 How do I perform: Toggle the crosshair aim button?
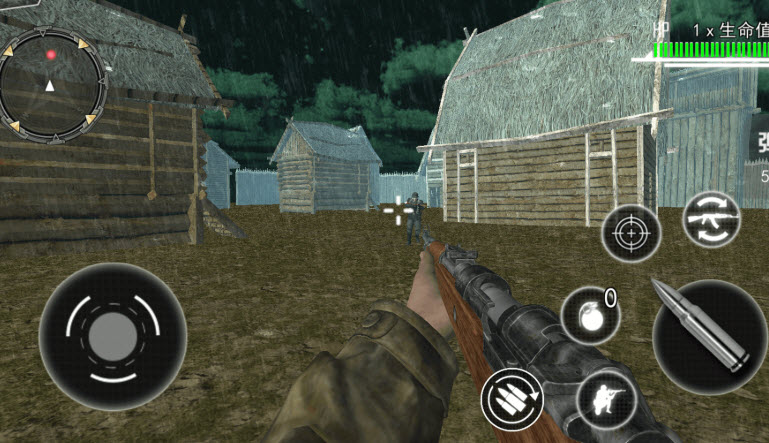click(631, 235)
